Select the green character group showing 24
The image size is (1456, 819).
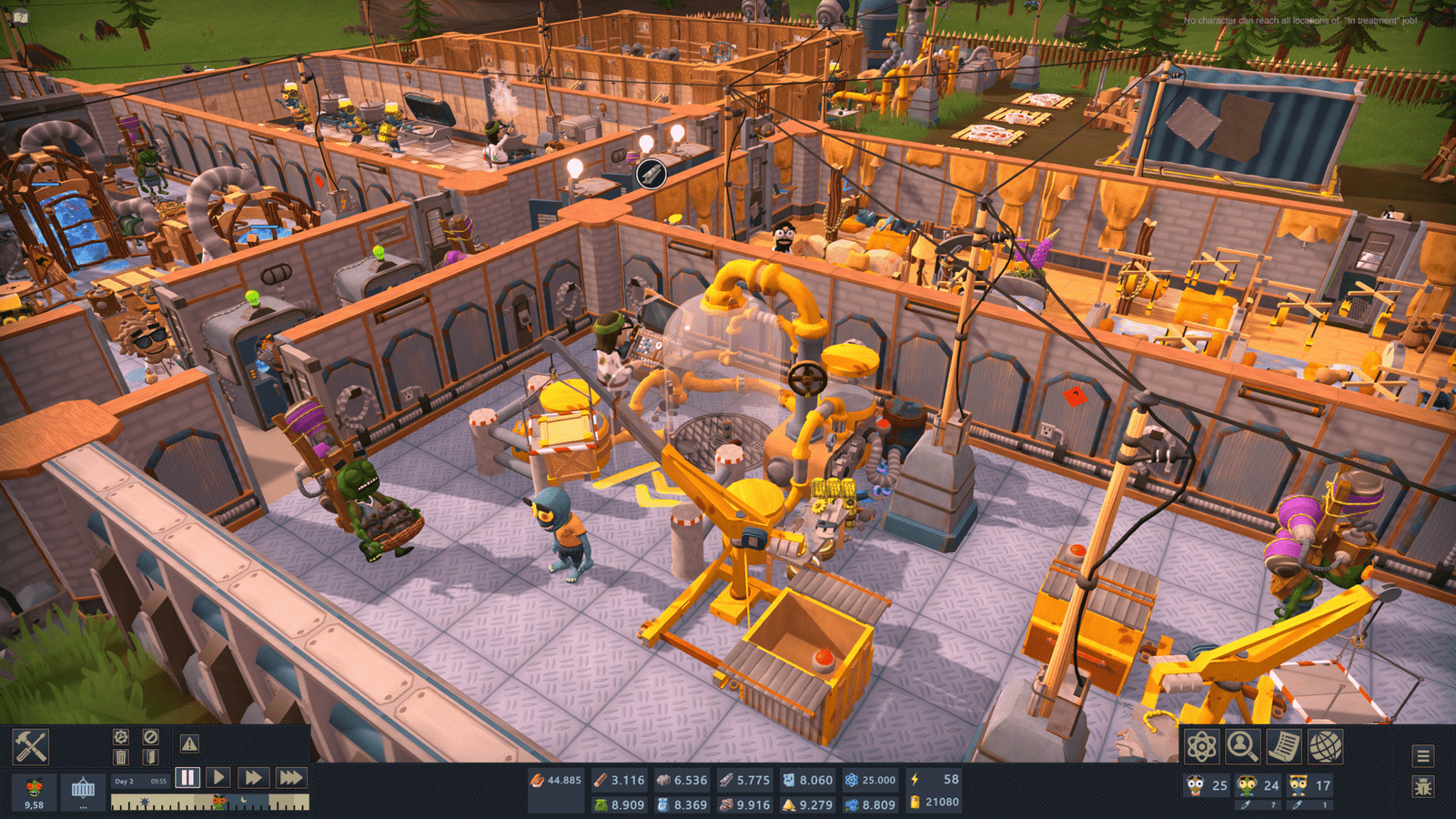(x=1259, y=785)
